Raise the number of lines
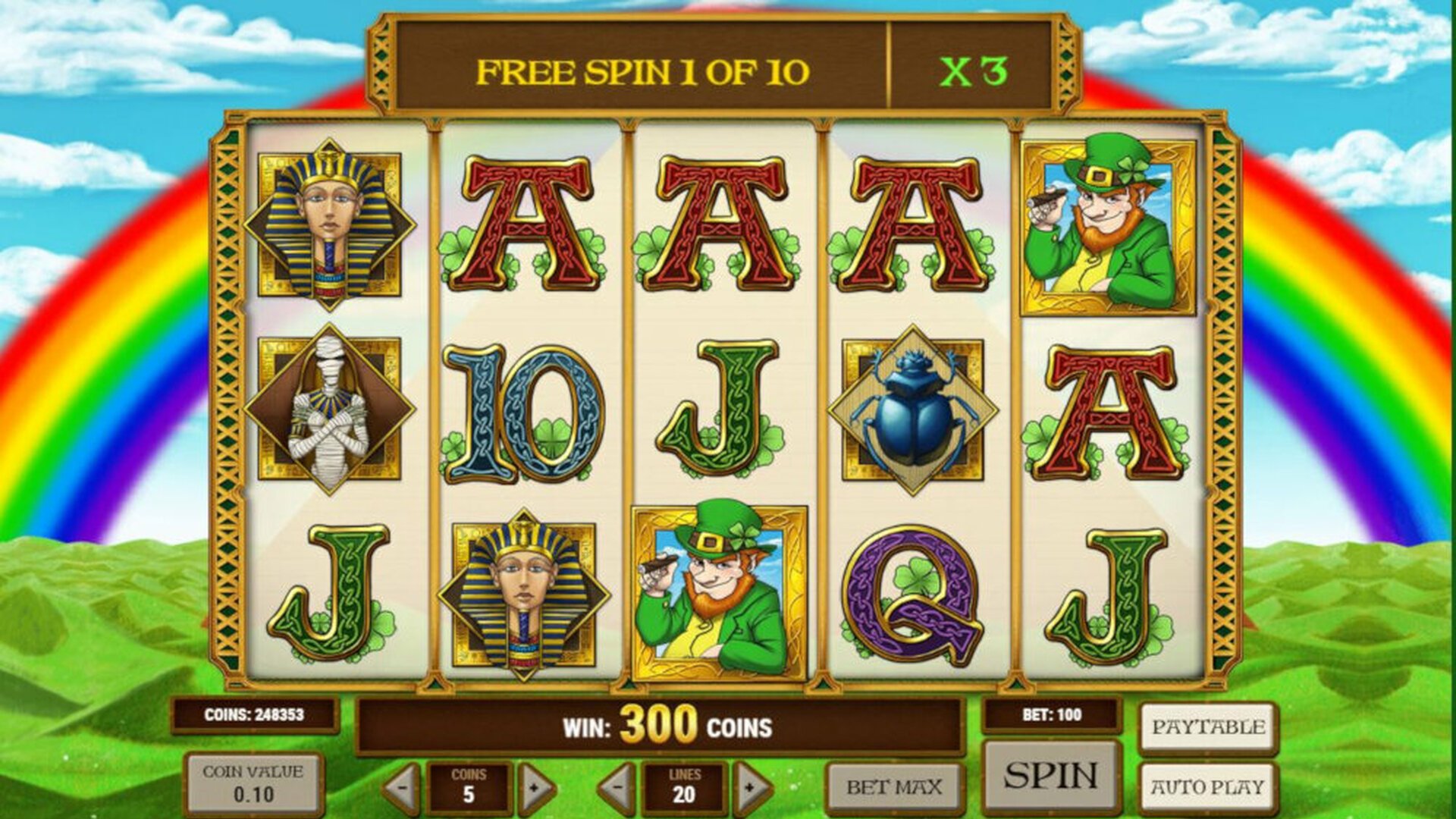The image size is (1456, 819). pos(751,789)
